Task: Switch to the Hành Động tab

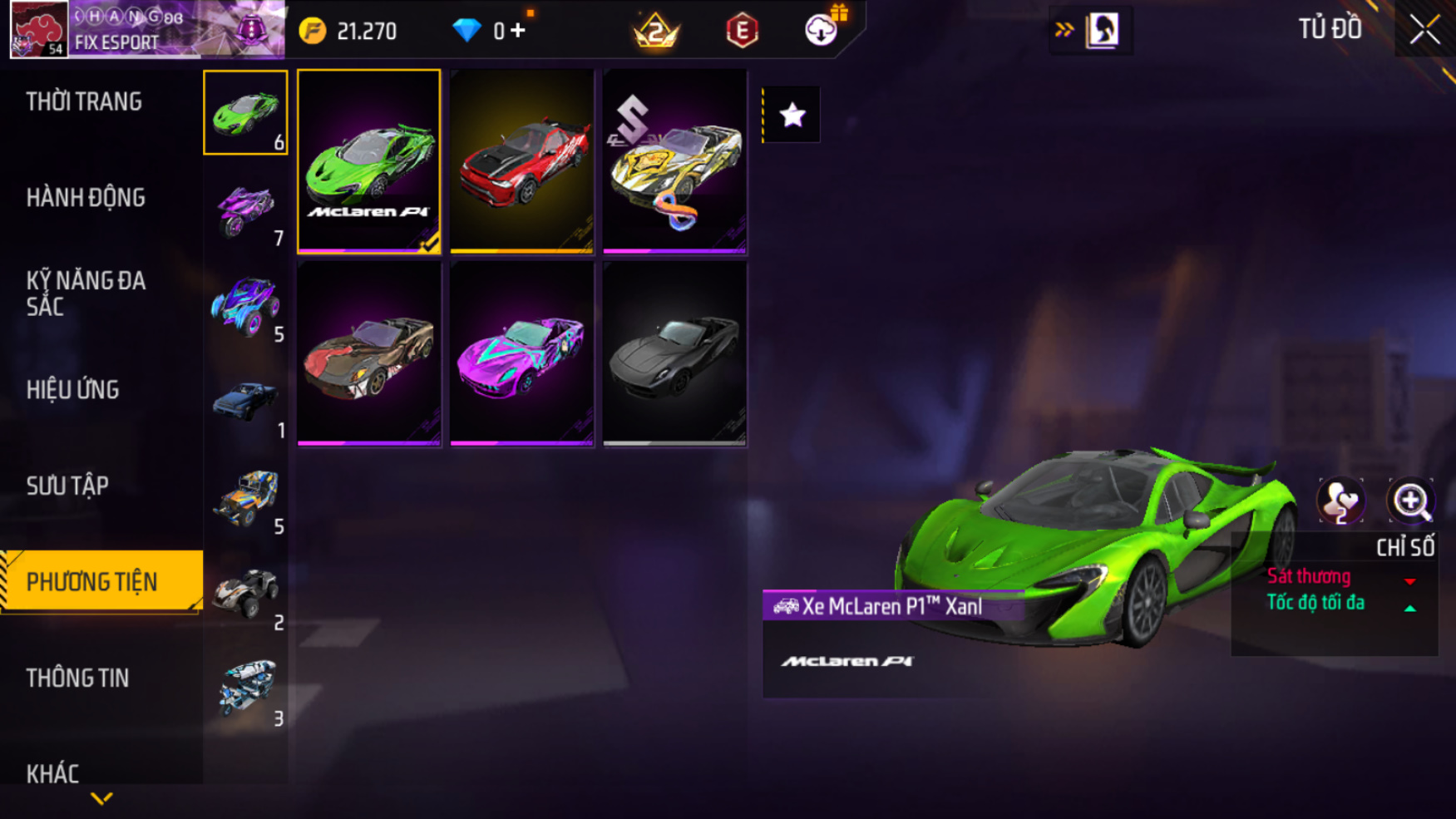Action: click(x=86, y=198)
